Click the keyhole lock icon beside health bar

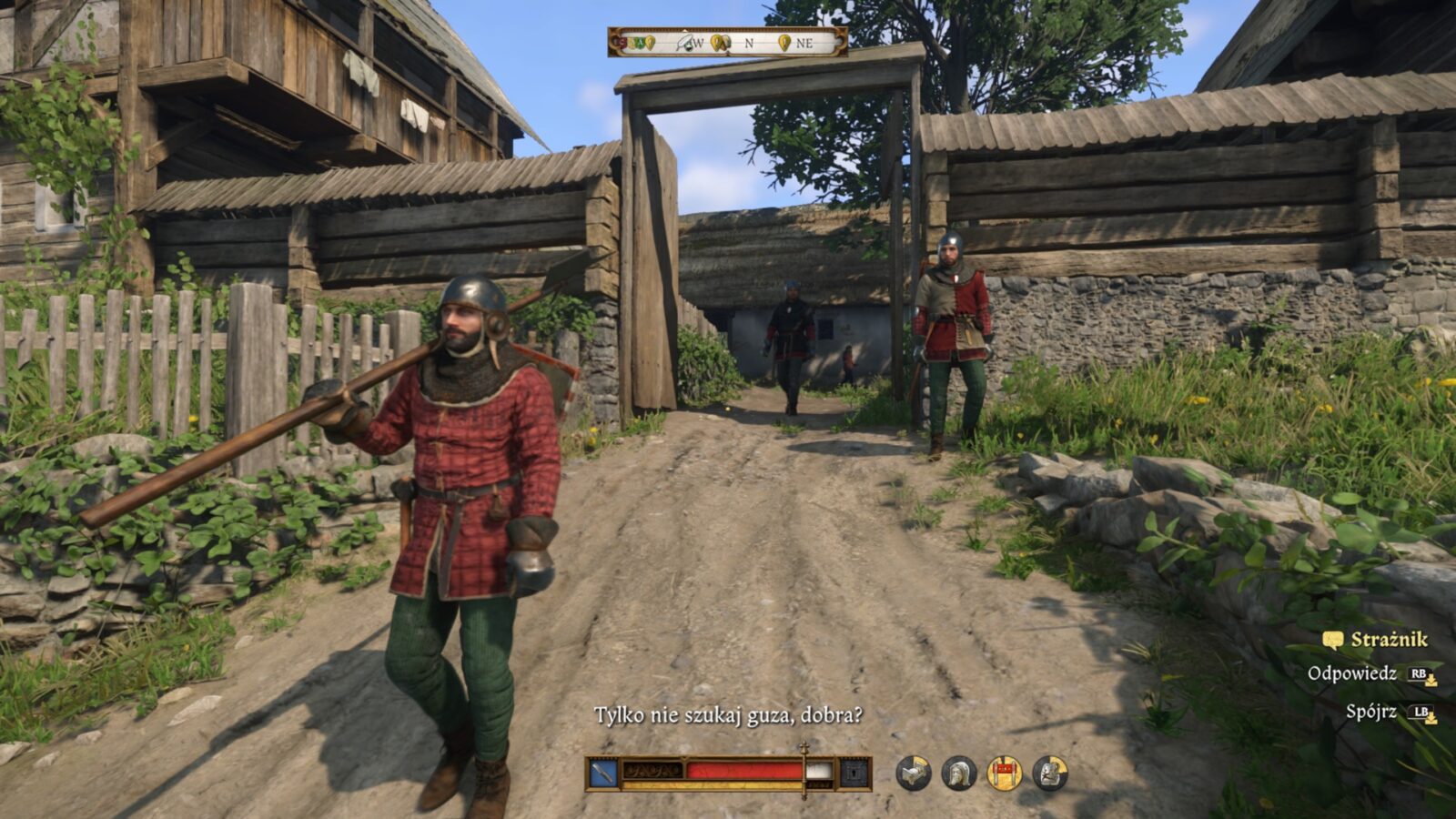pos(854,773)
